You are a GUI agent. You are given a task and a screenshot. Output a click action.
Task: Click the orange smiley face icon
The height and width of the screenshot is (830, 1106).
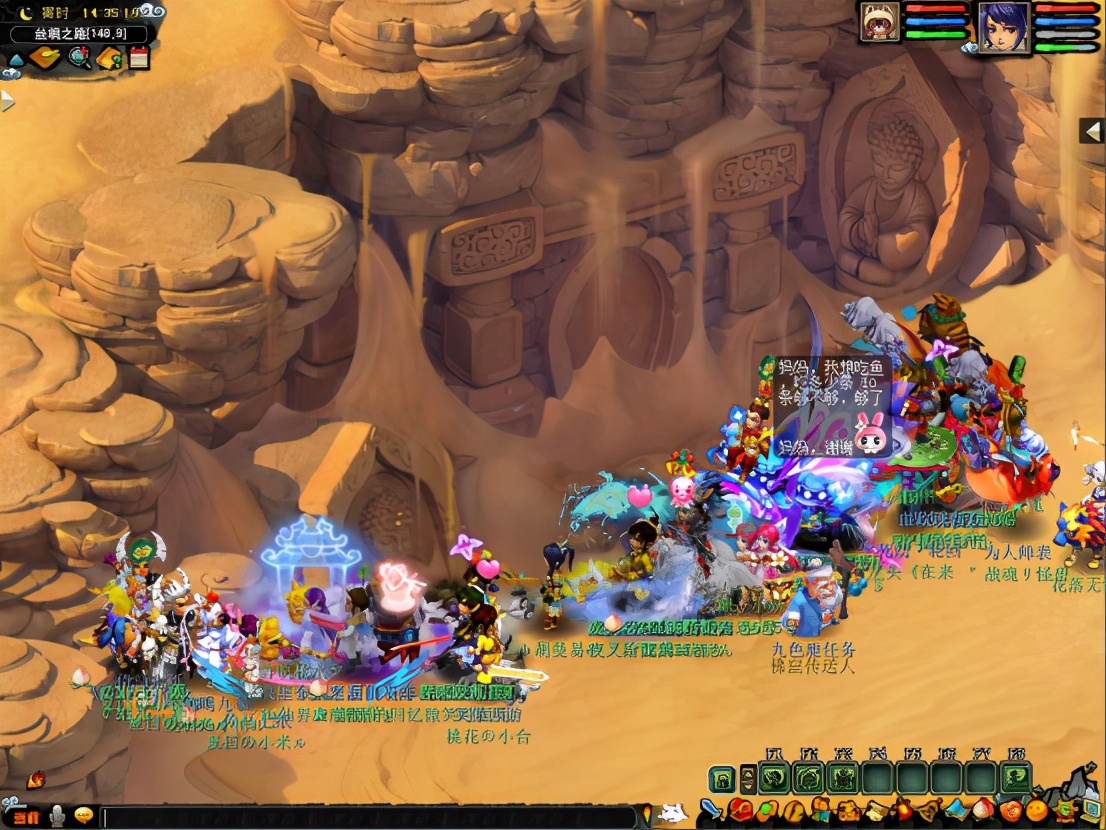click(1037, 810)
